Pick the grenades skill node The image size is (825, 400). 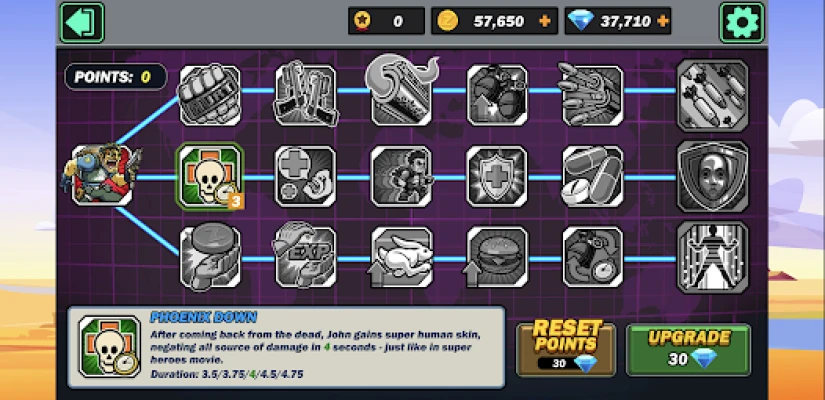[x=497, y=93]
